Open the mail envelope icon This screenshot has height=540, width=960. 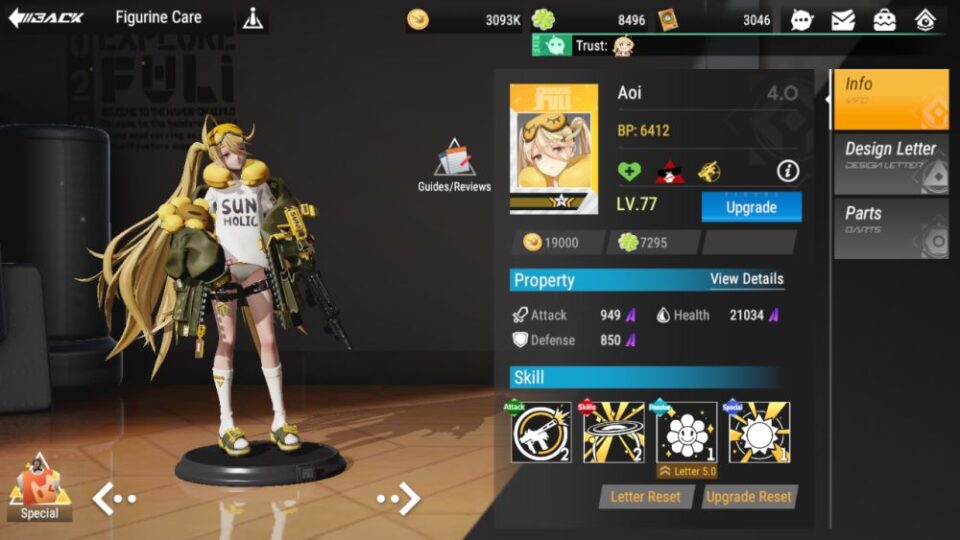click(x=843, y=19)
